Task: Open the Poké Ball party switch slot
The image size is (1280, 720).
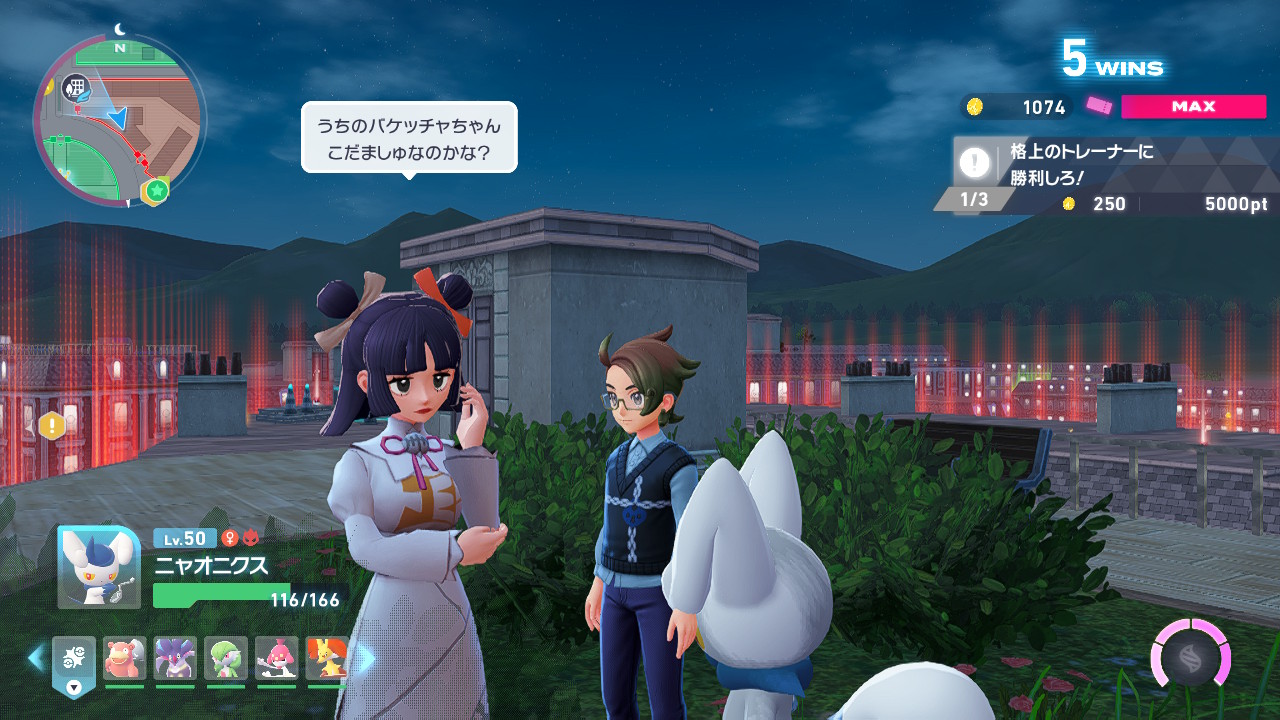Action: click(x=74, y=661)
